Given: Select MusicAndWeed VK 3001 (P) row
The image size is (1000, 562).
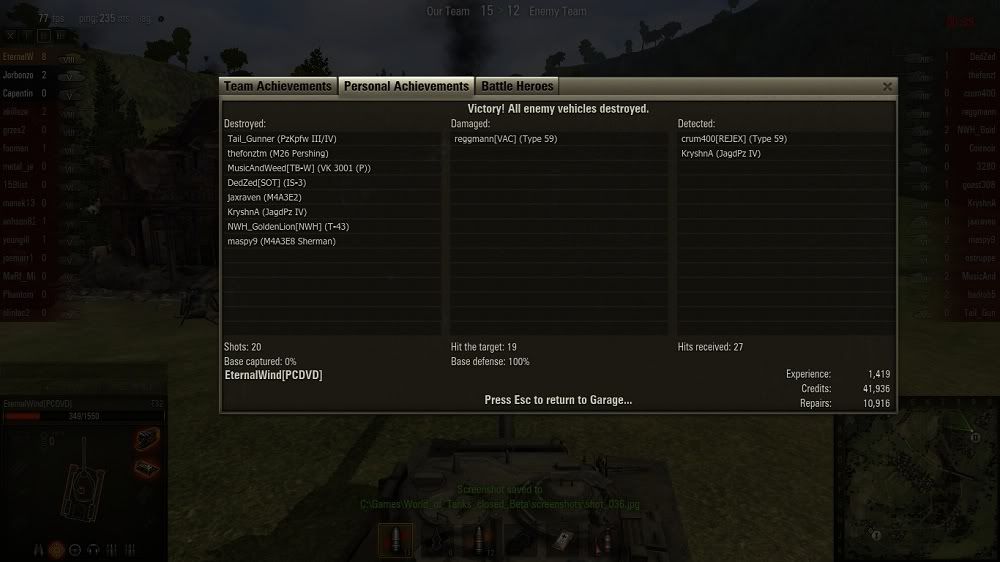Looking at the screenshot, I should 299,168.
